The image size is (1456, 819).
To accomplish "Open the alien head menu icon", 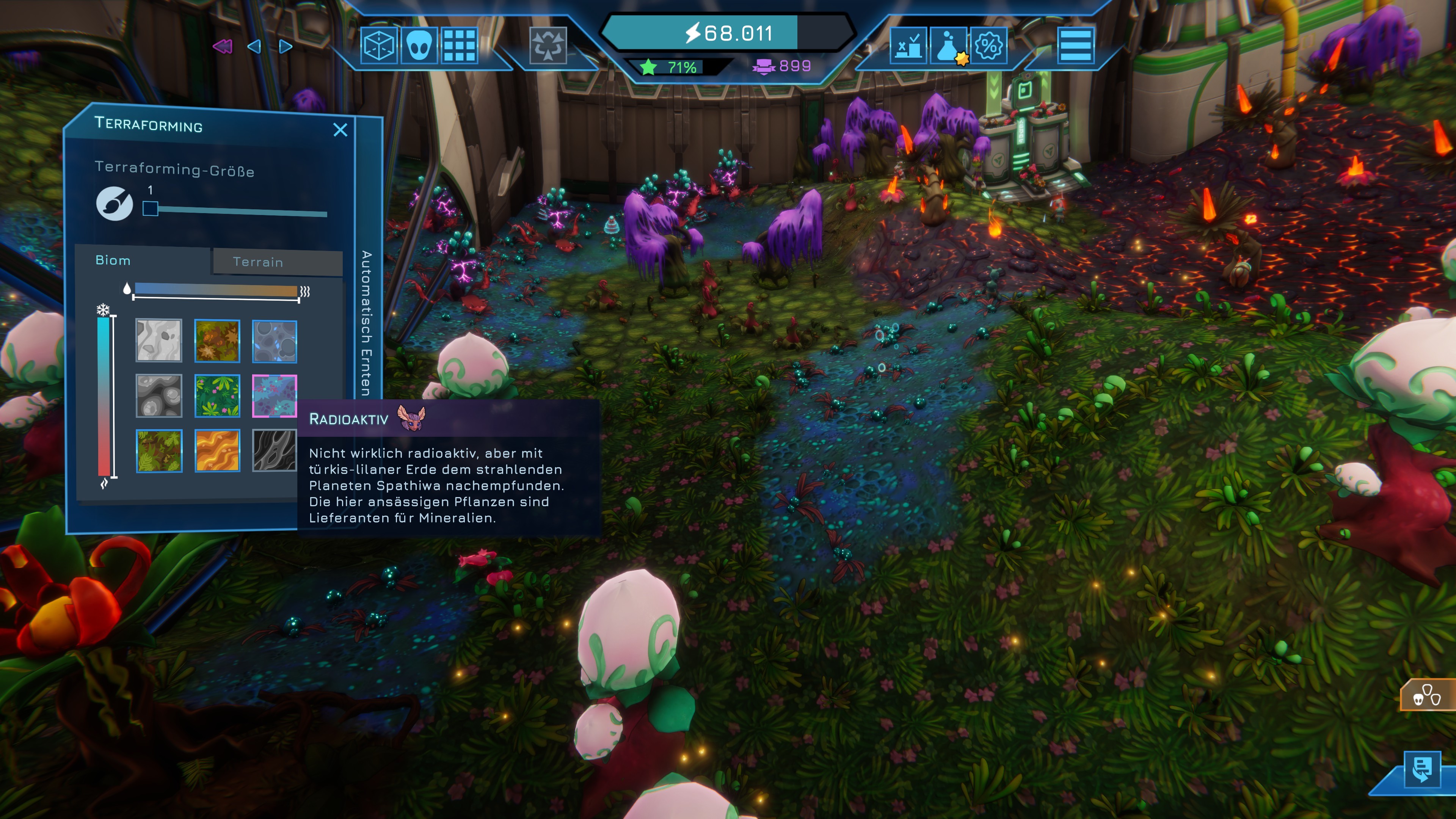I will coord(419,45).
